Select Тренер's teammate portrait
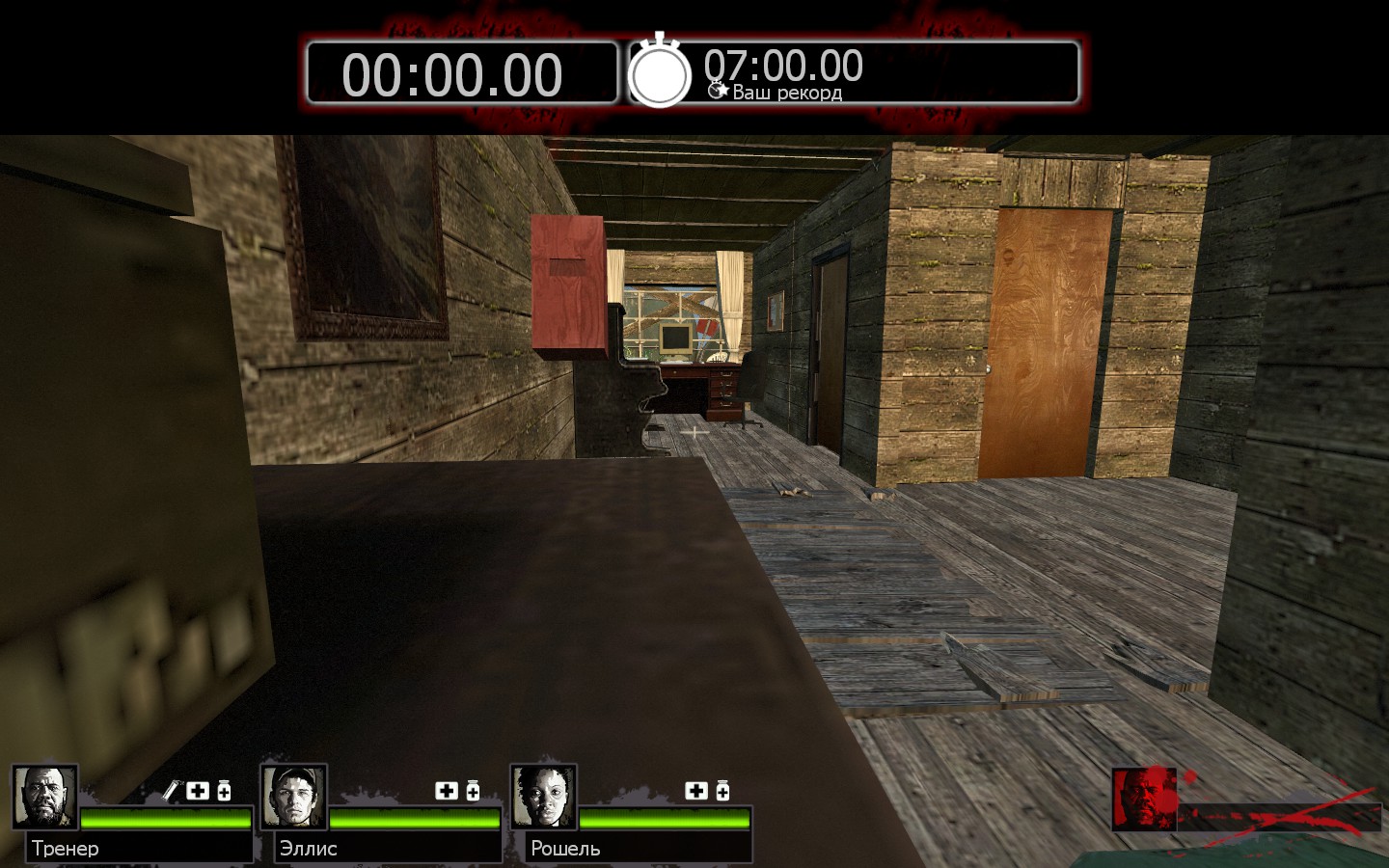The image size is (1389, 868). (x=44, y=797)
